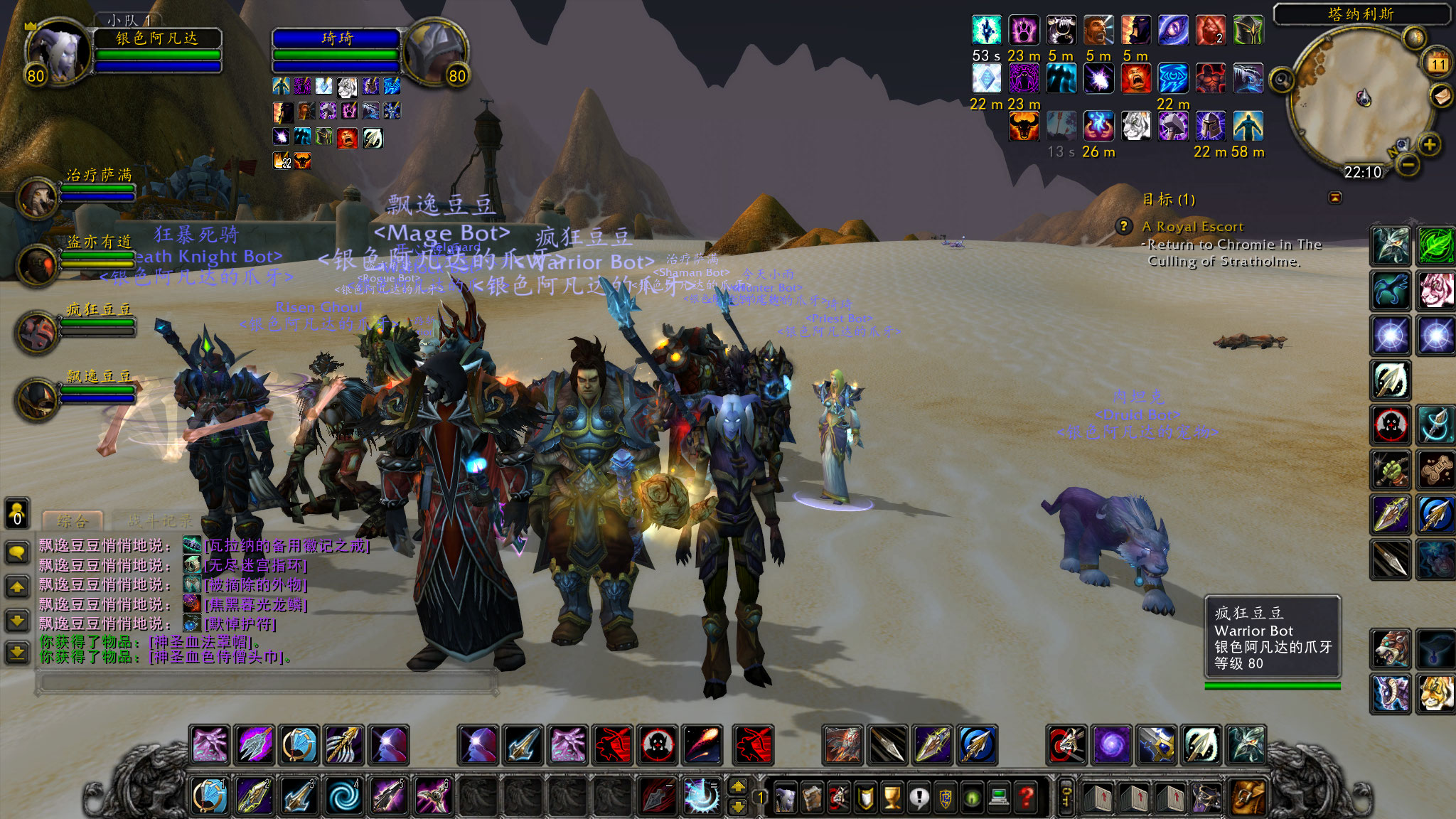Jump chat to the bottom
Screen dimensions: 1456x819
point(17,652)
